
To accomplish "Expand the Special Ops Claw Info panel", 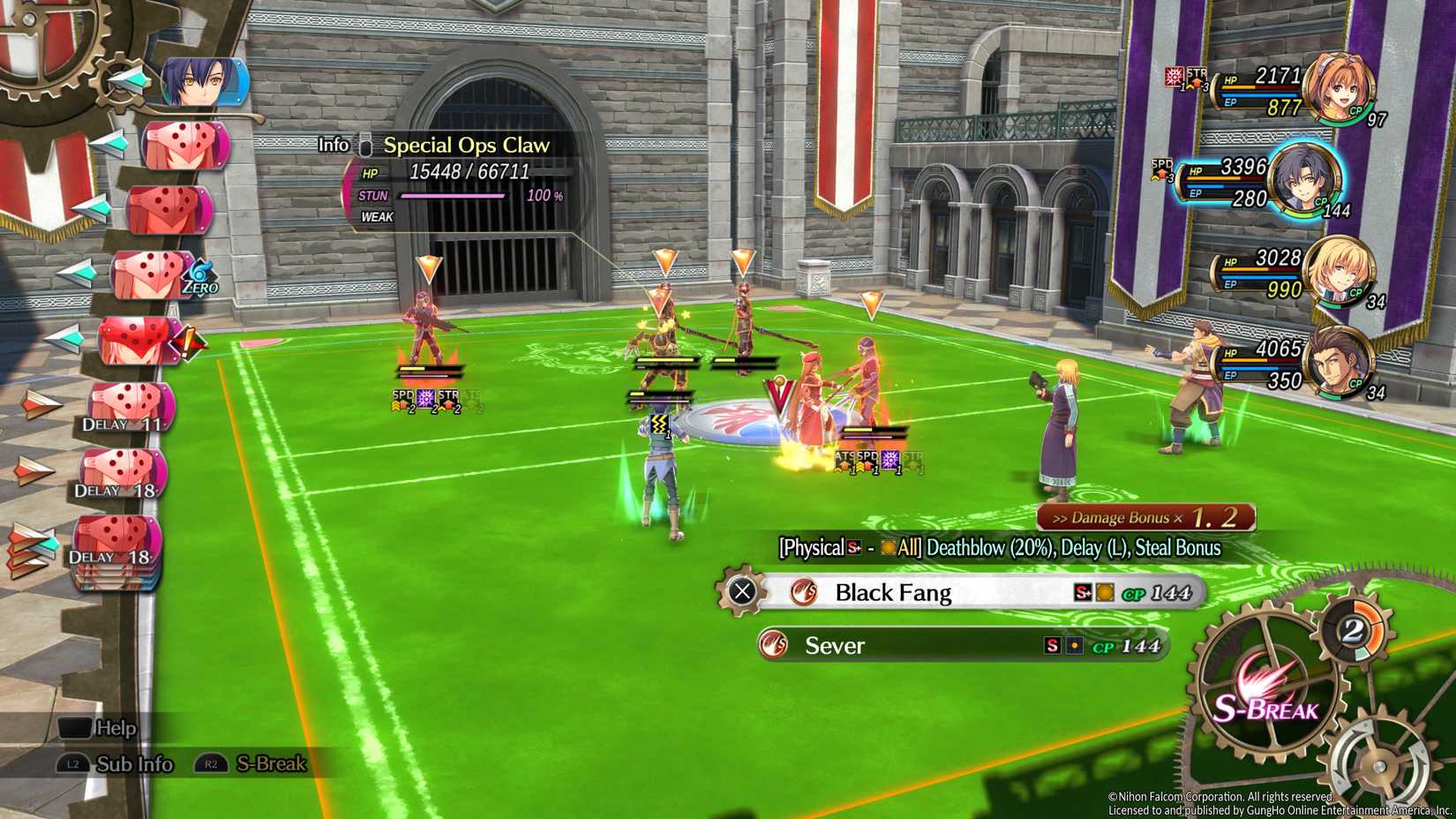I will [333, 144].
